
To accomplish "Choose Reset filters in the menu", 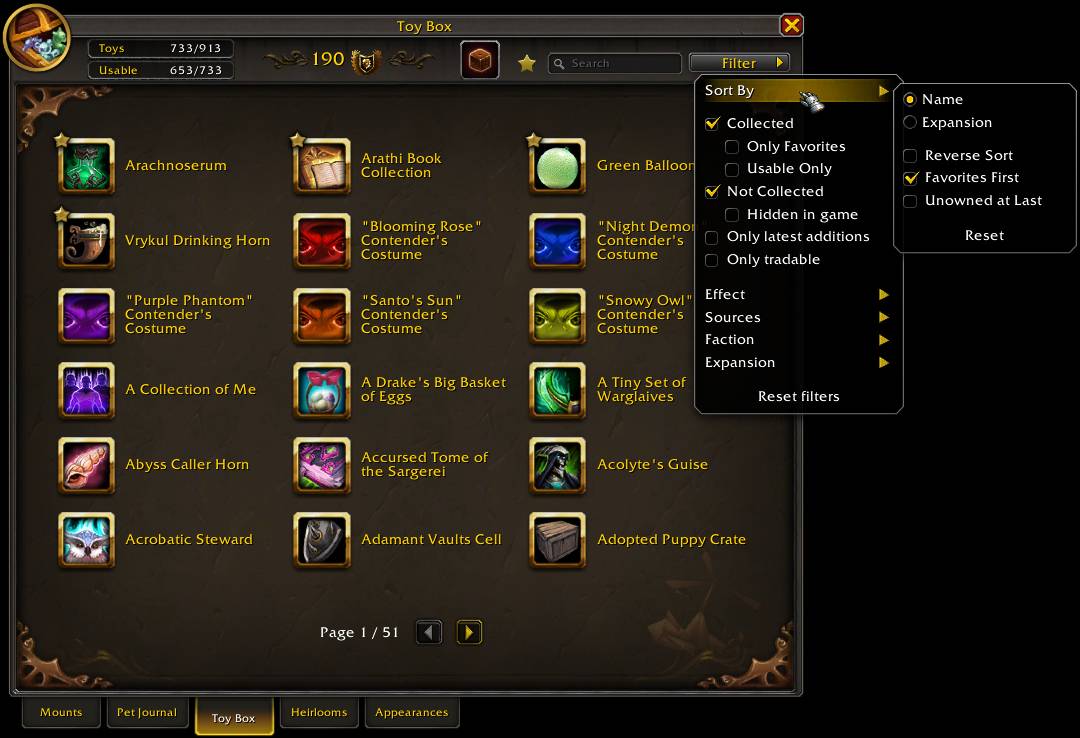I will coord(798,396).
